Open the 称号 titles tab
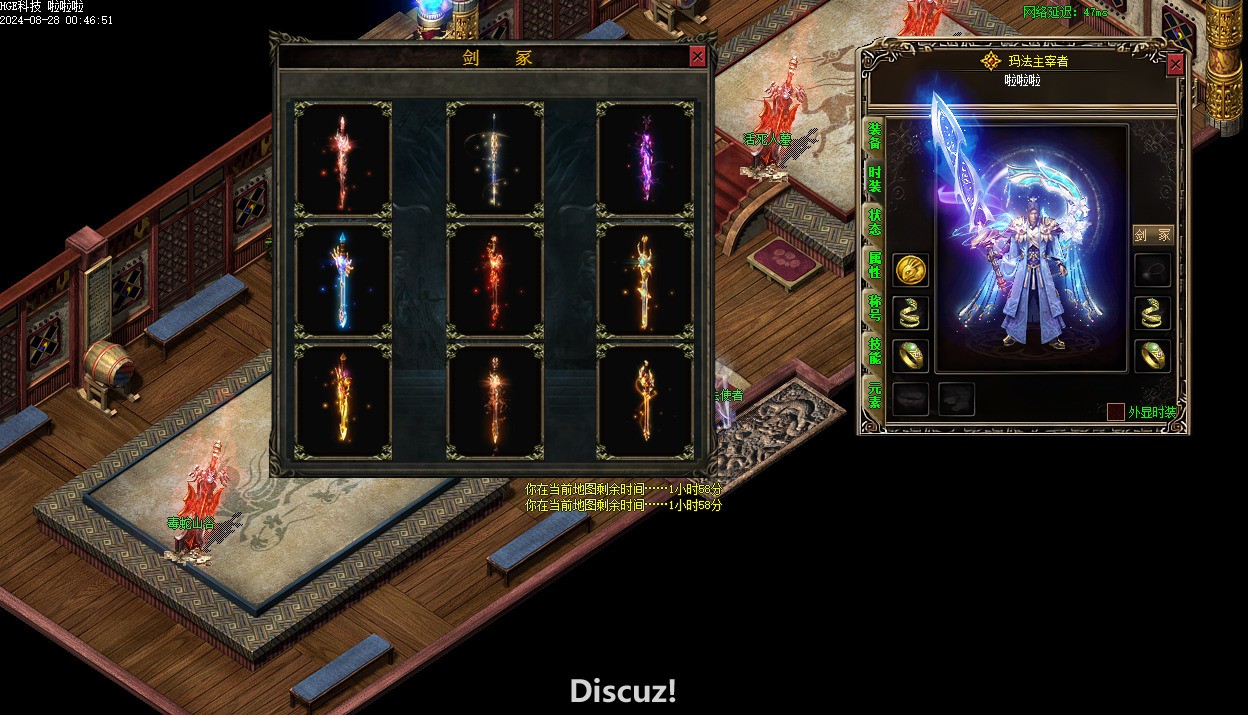 click(874, 307)
